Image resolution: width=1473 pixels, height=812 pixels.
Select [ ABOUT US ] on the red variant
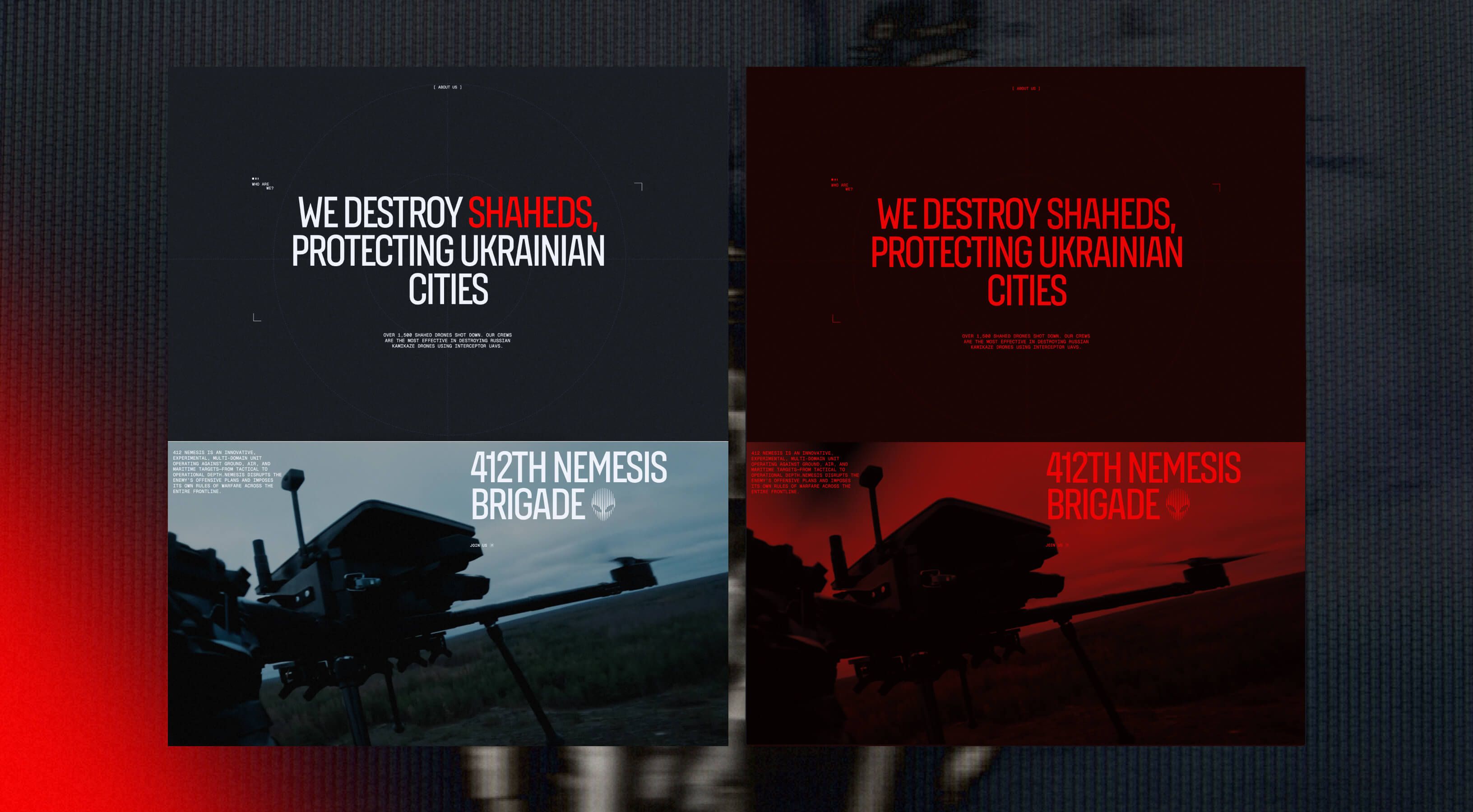pos(1026,88)
